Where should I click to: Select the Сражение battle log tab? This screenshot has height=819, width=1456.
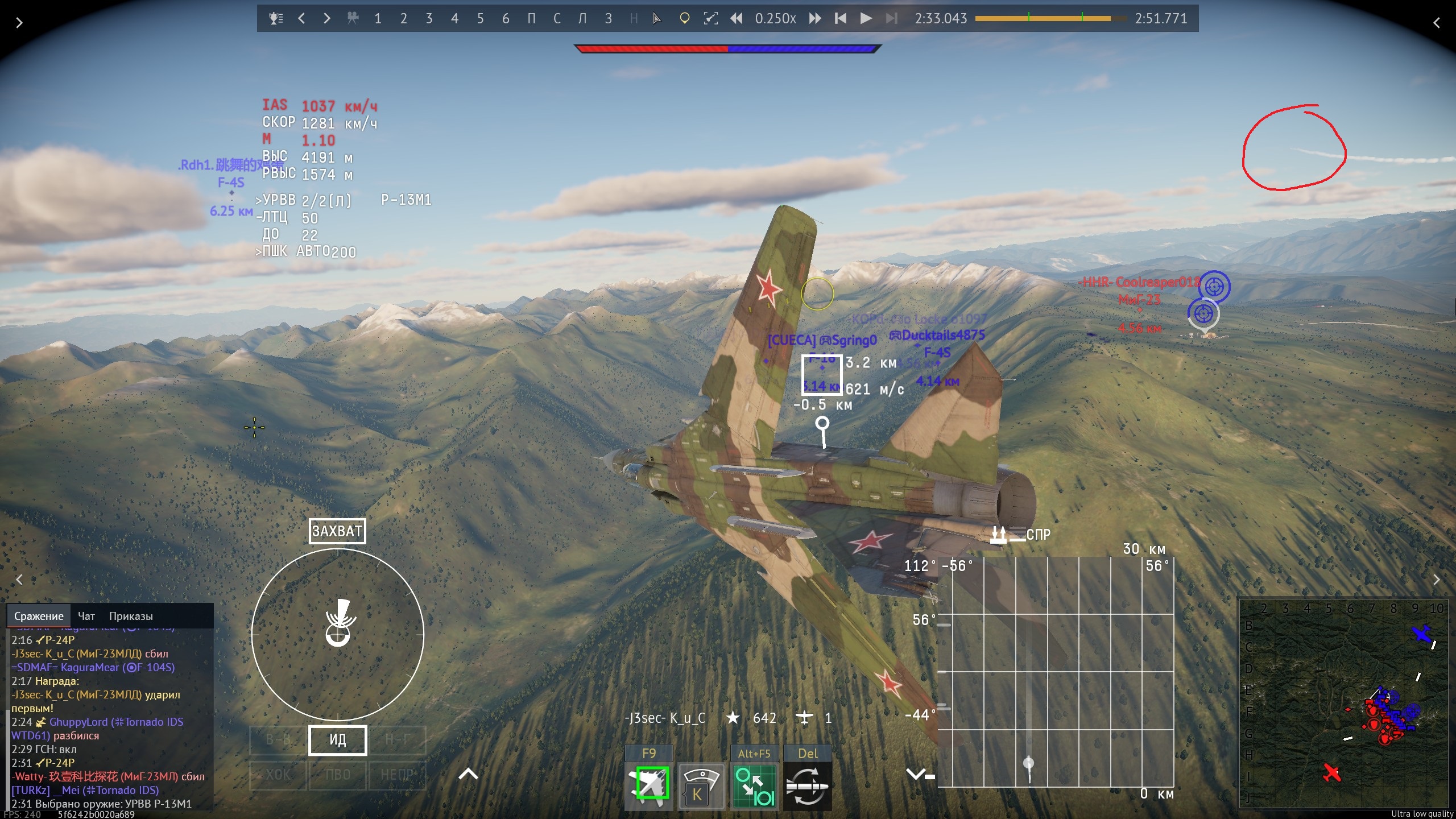(x=39, y=616)
